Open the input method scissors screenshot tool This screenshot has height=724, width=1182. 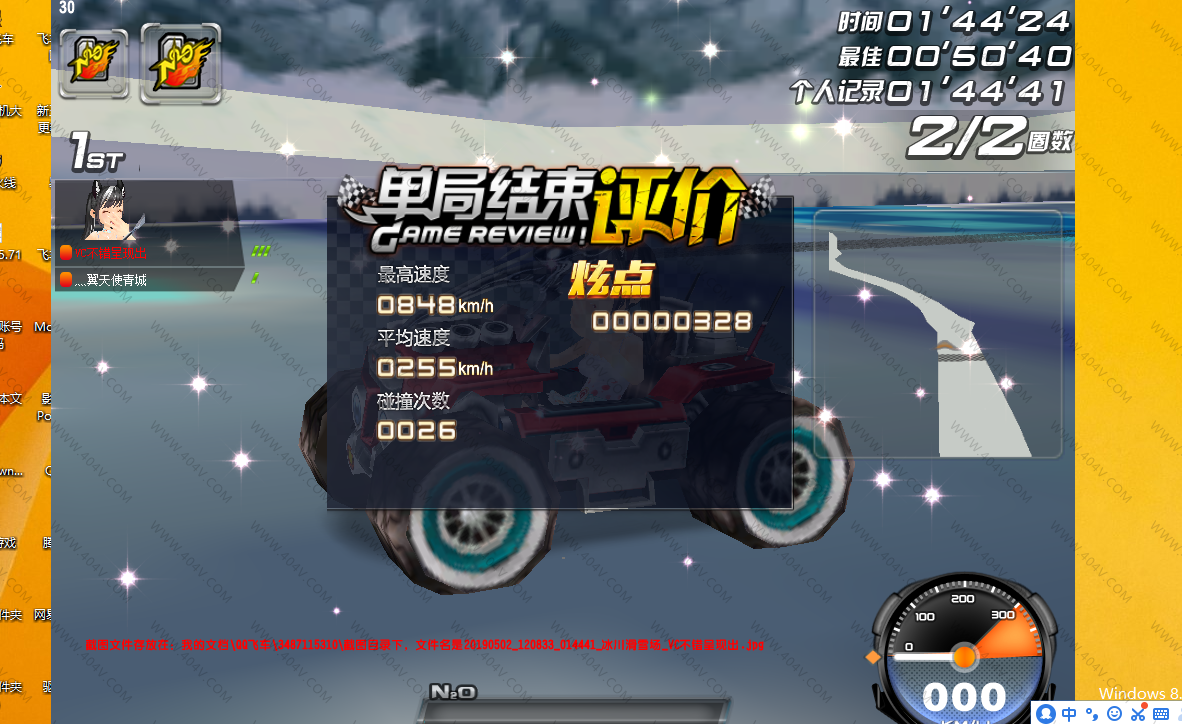point(1138,713)
